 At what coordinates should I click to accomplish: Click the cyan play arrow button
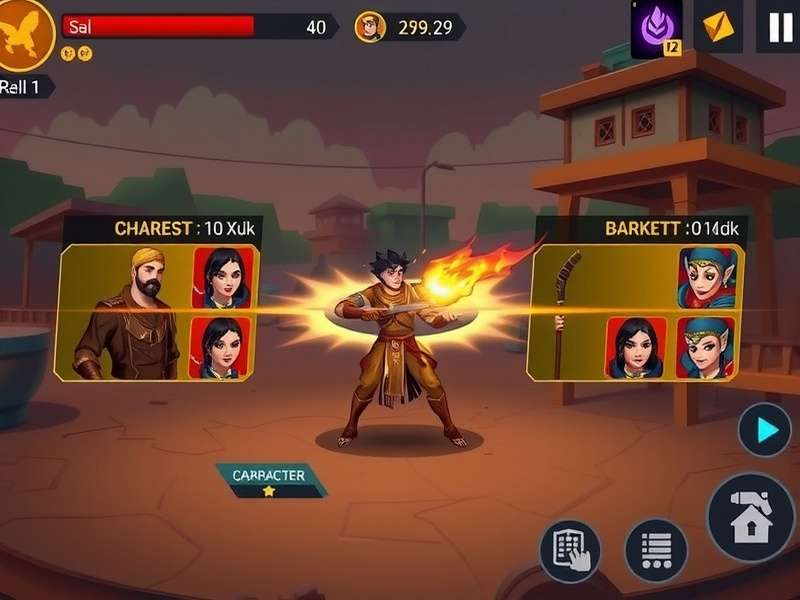click(x=765, y=430)
